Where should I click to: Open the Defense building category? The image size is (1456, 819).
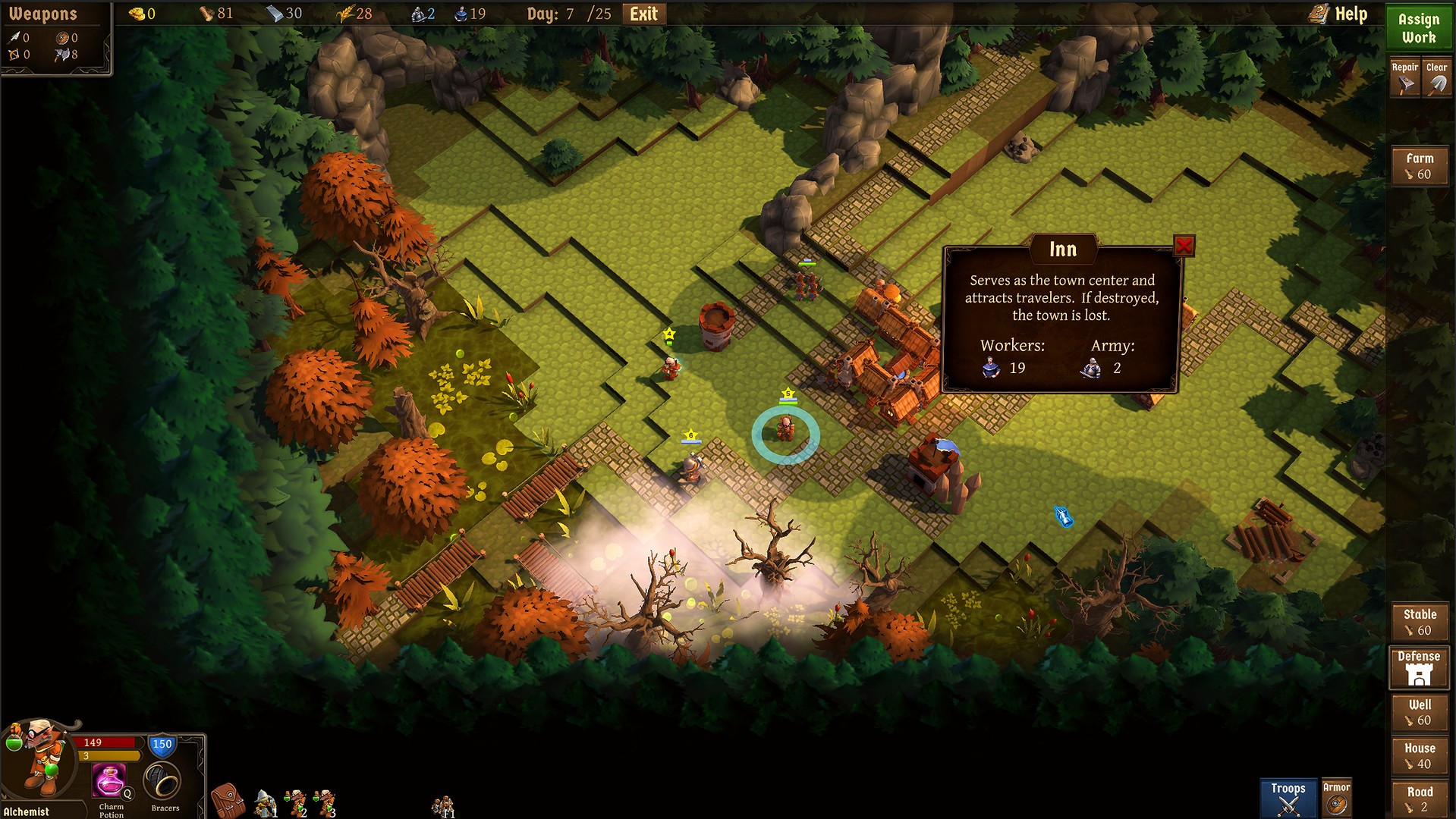(1418, 667)
